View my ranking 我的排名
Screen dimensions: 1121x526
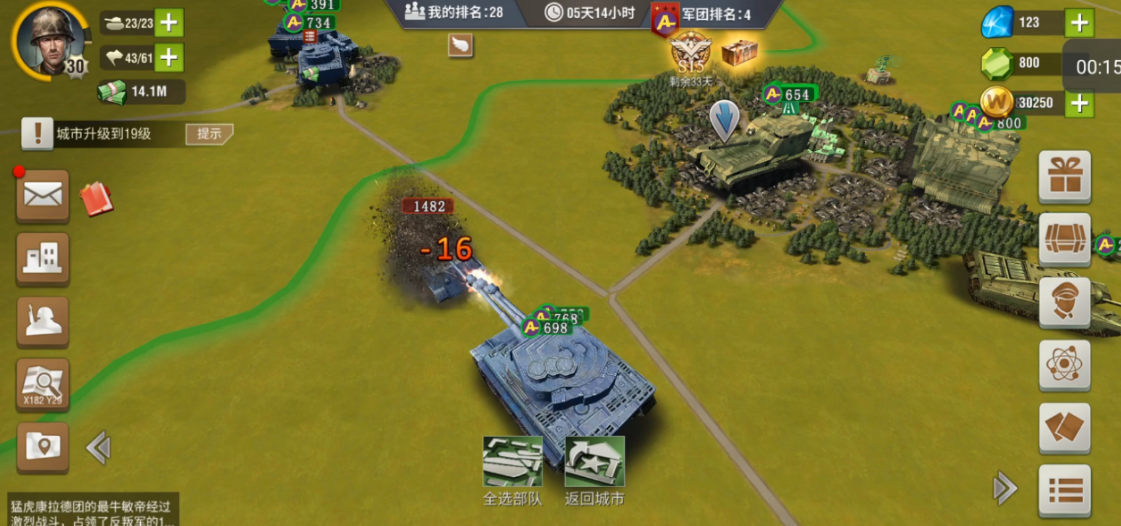pyautogui.click(x=453, y=12)
